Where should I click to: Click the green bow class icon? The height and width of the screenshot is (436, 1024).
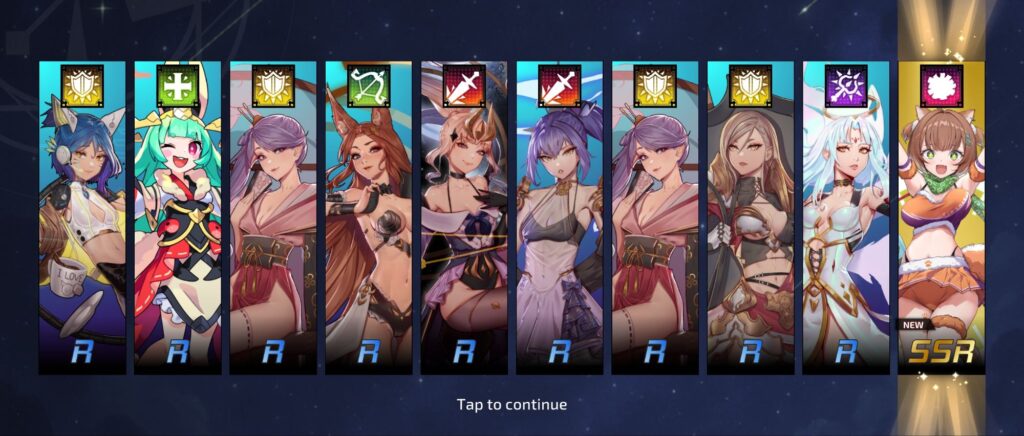click(368, 86)
